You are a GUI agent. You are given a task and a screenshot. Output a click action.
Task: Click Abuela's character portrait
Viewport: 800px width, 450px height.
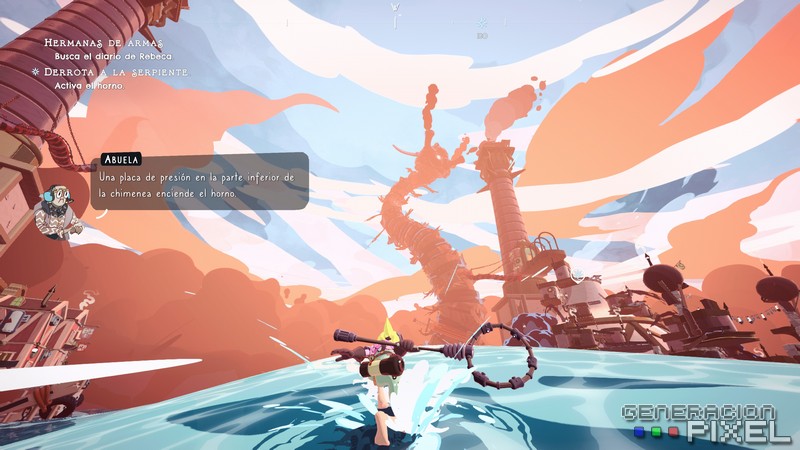click(x=56, y=210)
